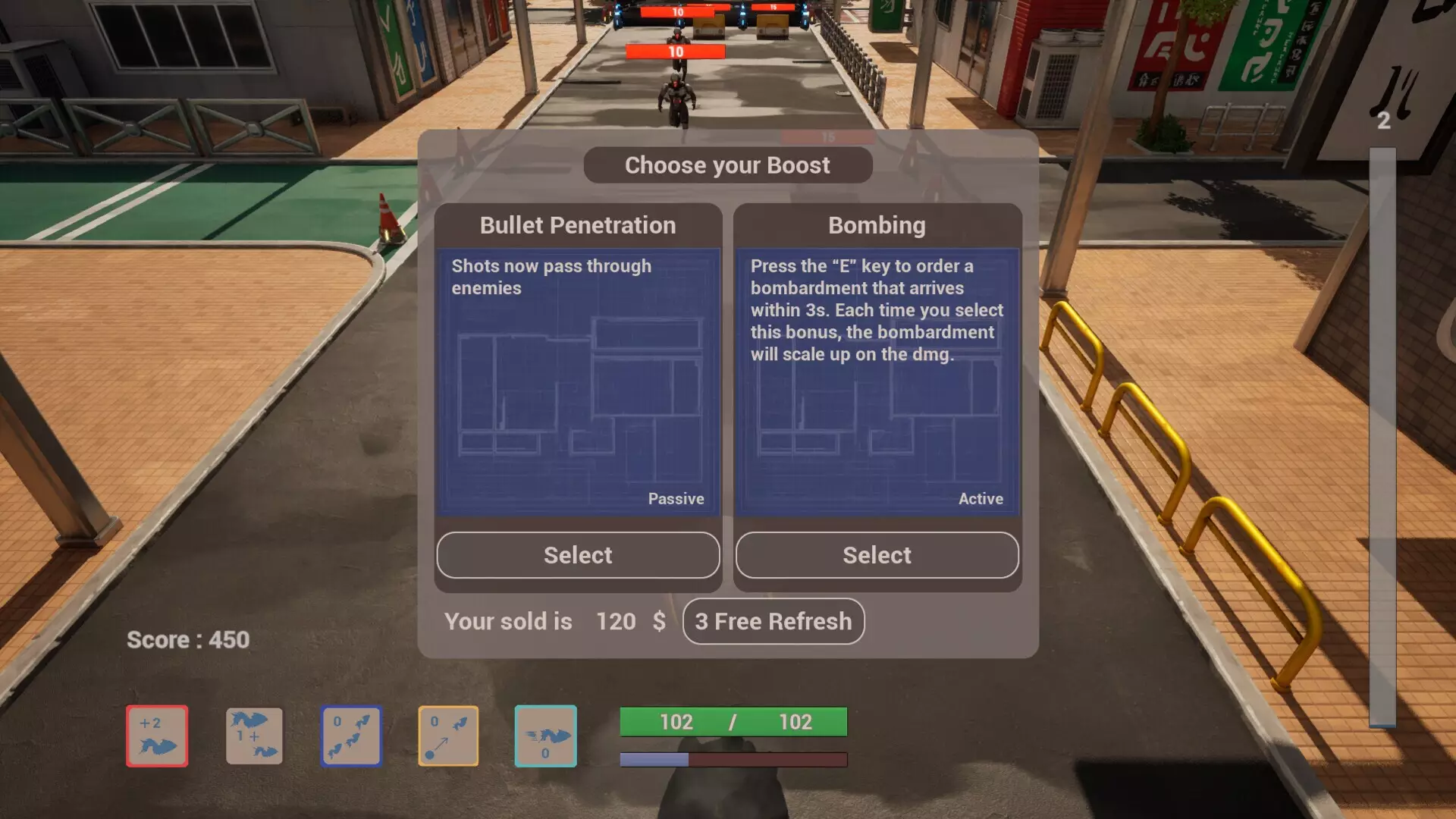Select the Bullet Penetration card header
Image resolution: width=1456 pixels, height=819 pixels.
(578, 225)
